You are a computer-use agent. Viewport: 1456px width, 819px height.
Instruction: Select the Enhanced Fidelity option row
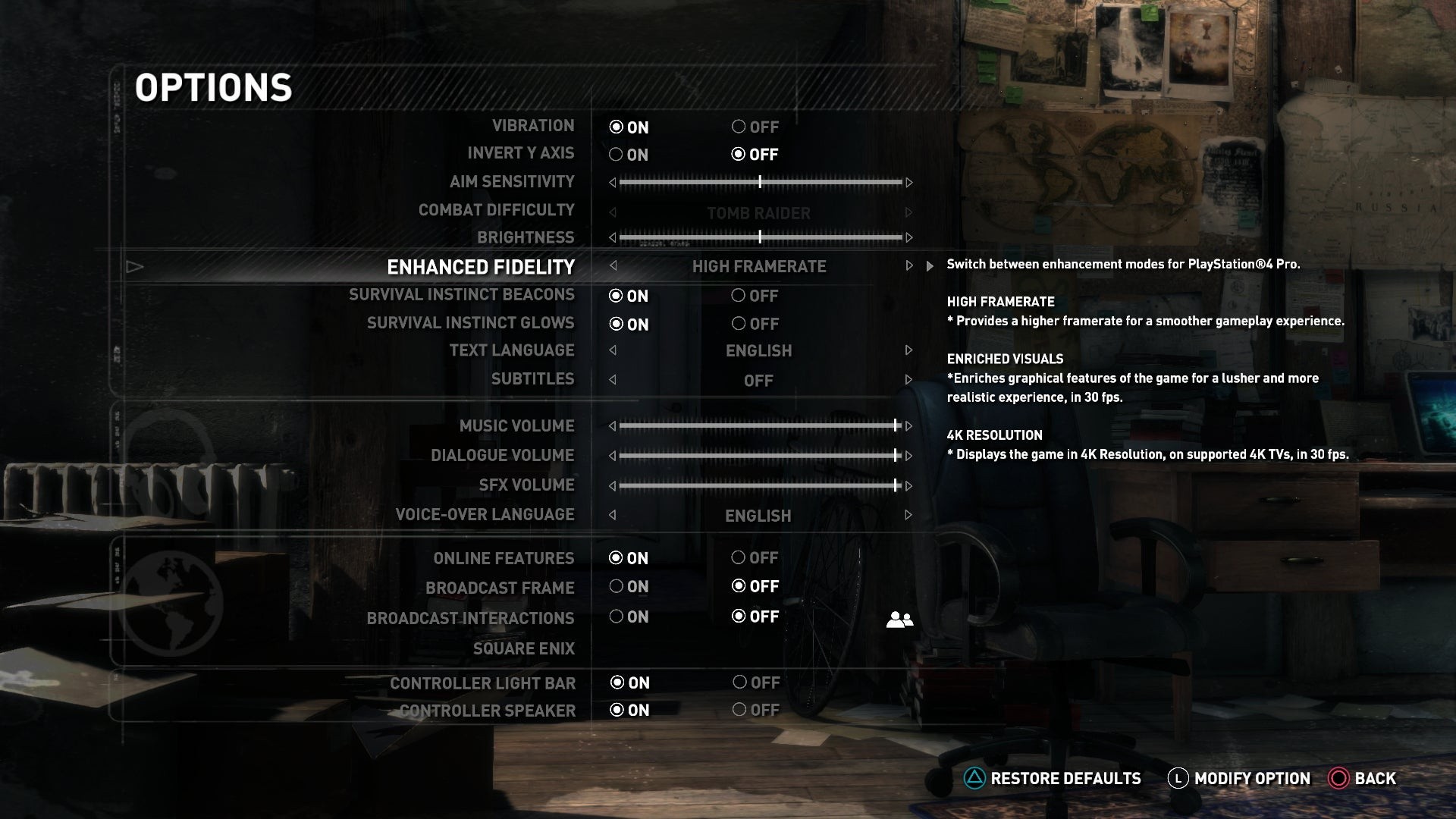tap(481, 267)
